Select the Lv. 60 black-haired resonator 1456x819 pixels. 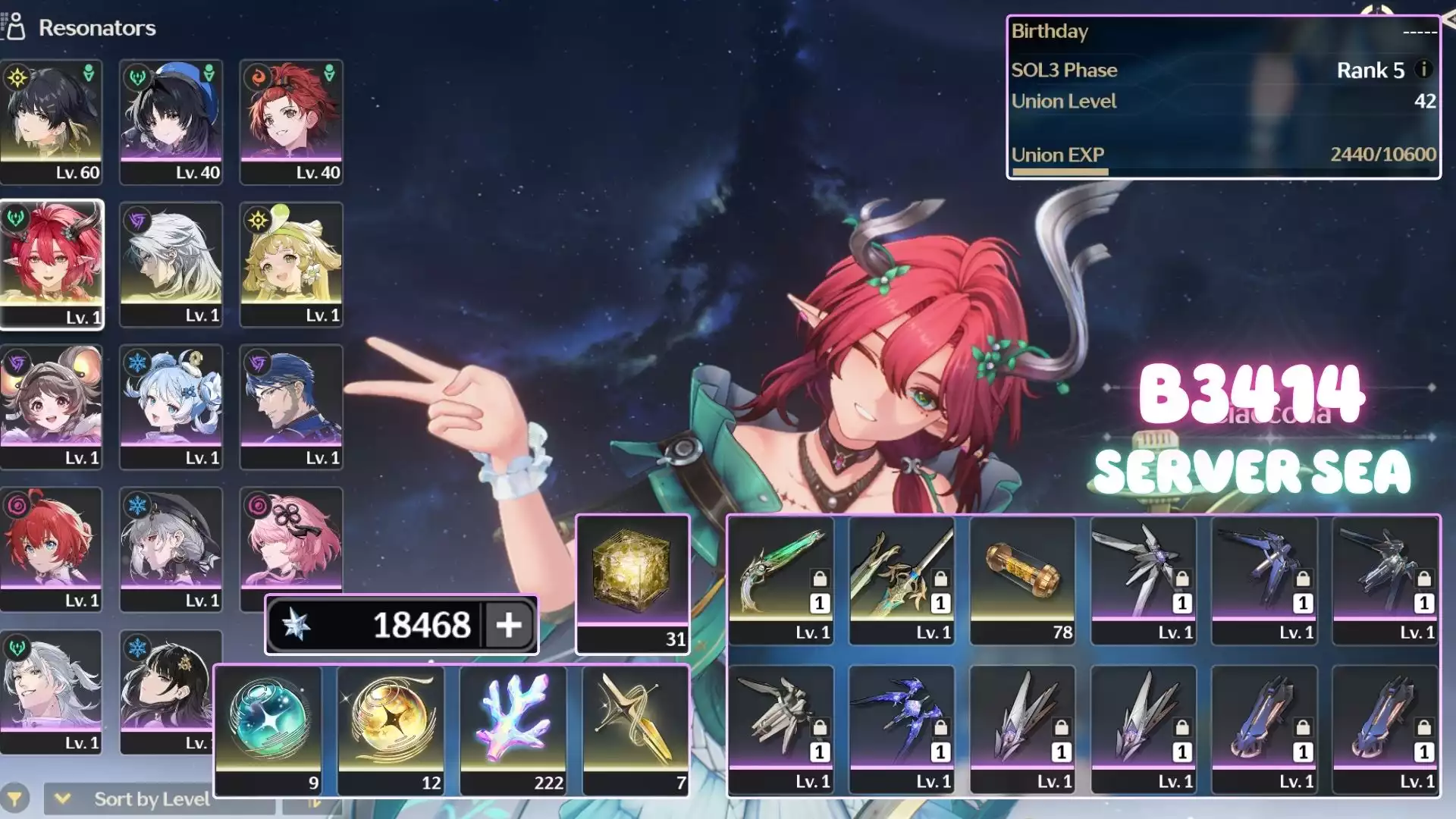[52, 121]
